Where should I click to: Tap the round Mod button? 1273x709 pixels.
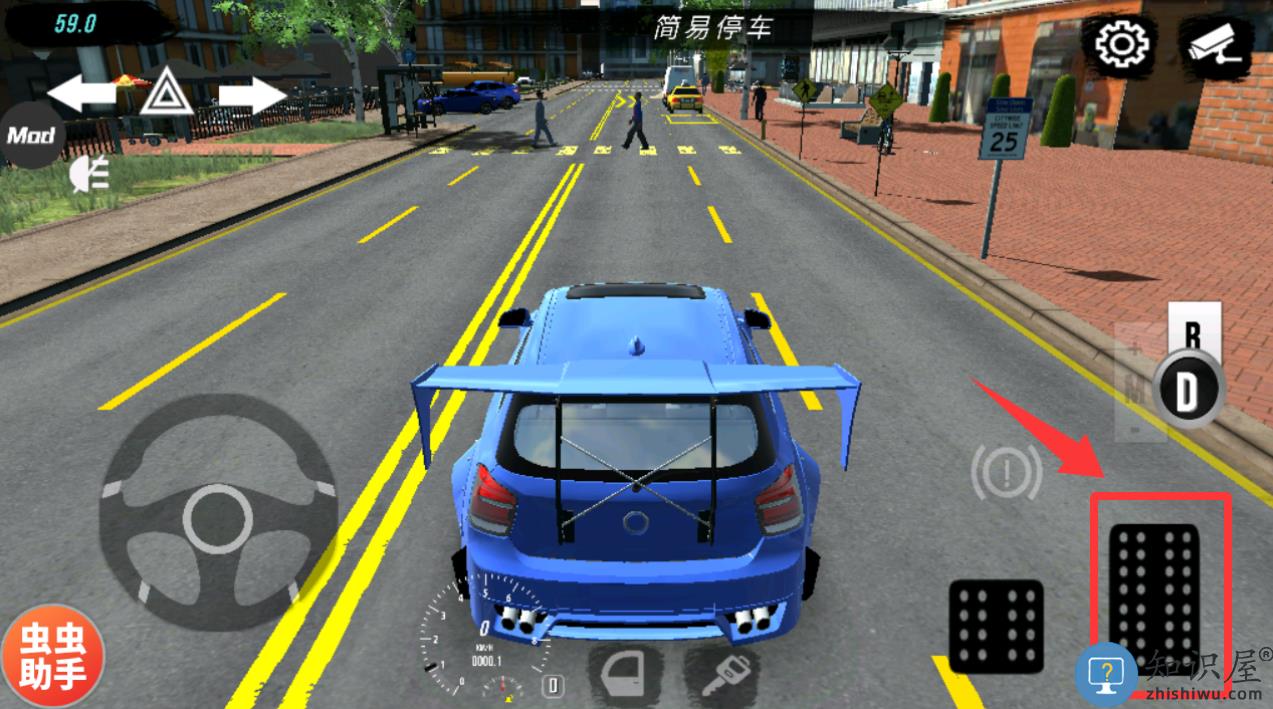33,134
